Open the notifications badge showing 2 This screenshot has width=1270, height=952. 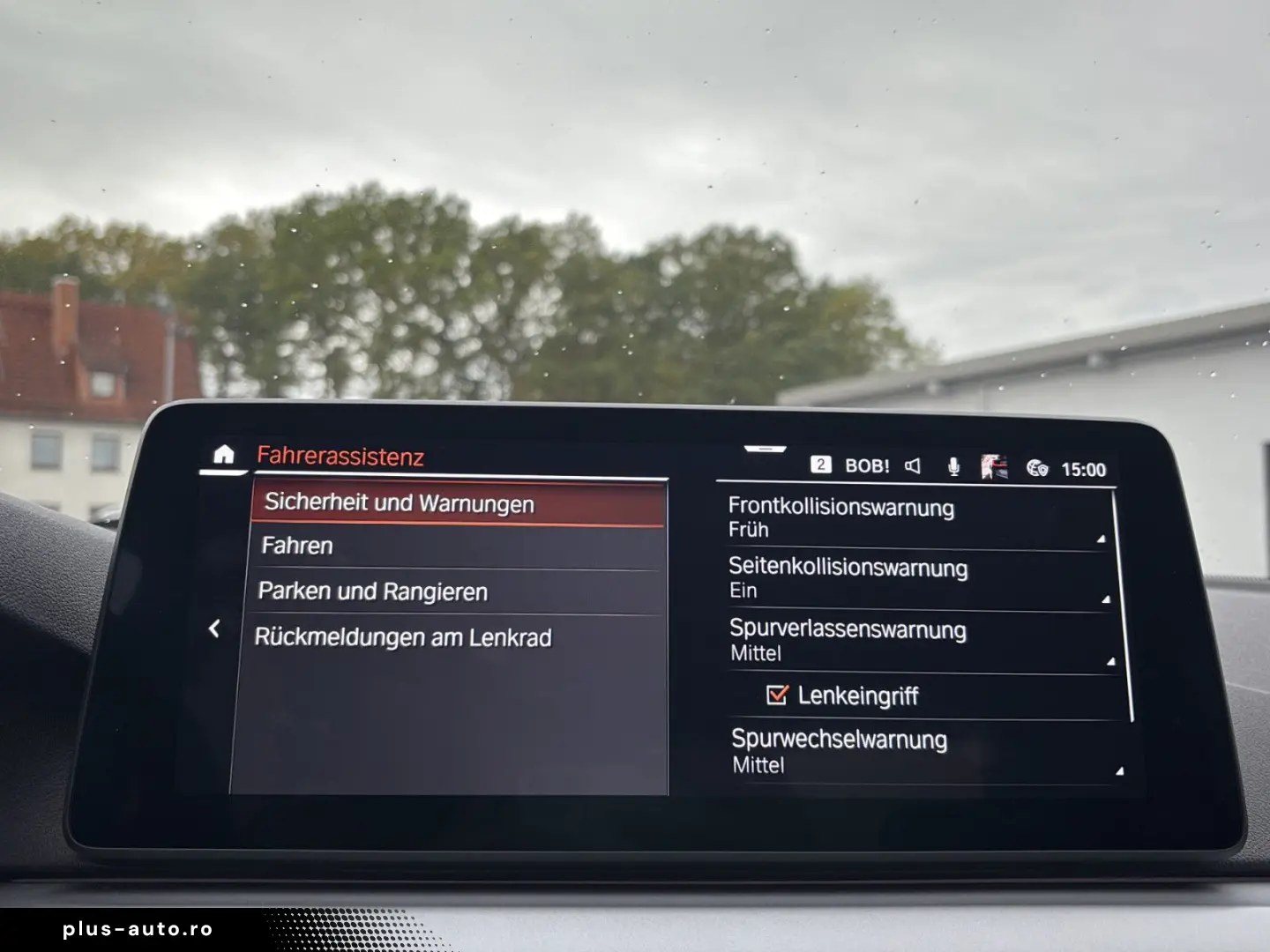(822, 465)
